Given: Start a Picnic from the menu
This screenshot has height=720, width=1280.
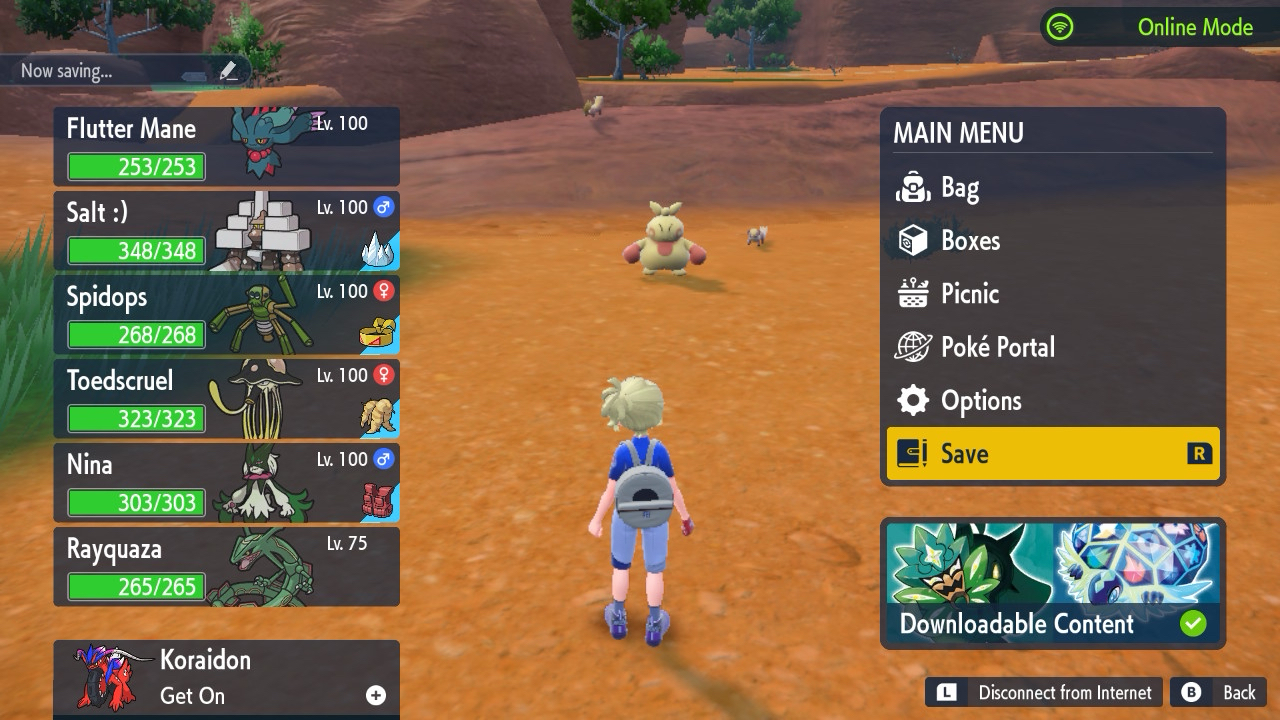Looking at the screenshot, I should click(x=1052, y=294).
